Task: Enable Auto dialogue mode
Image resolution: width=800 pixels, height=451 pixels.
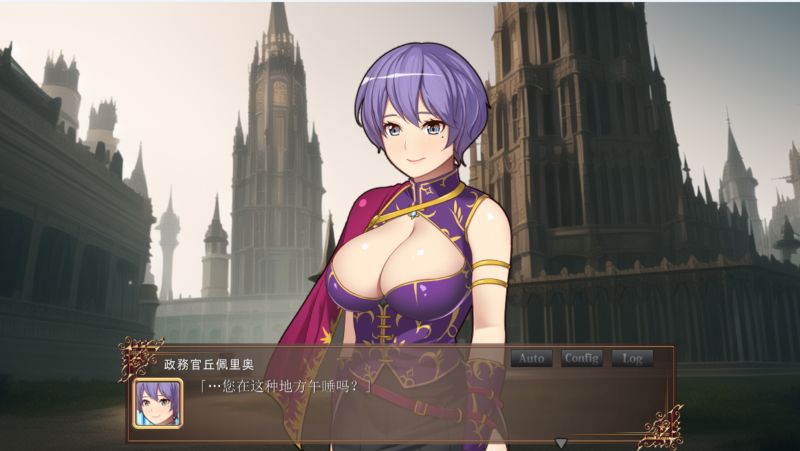Action: coord(531,358)
